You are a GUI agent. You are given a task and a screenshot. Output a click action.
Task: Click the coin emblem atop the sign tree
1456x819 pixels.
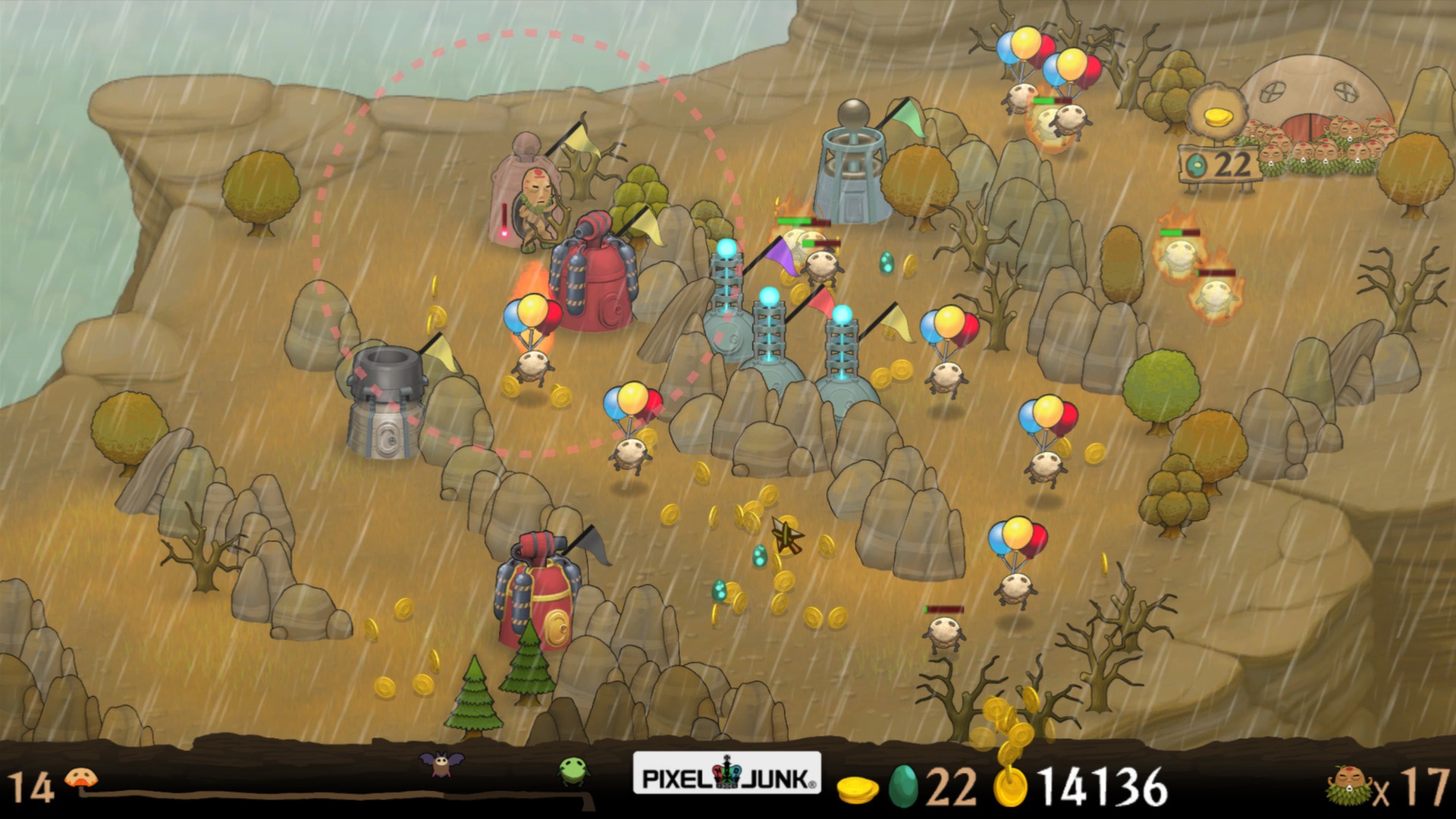click(1219, 118)
